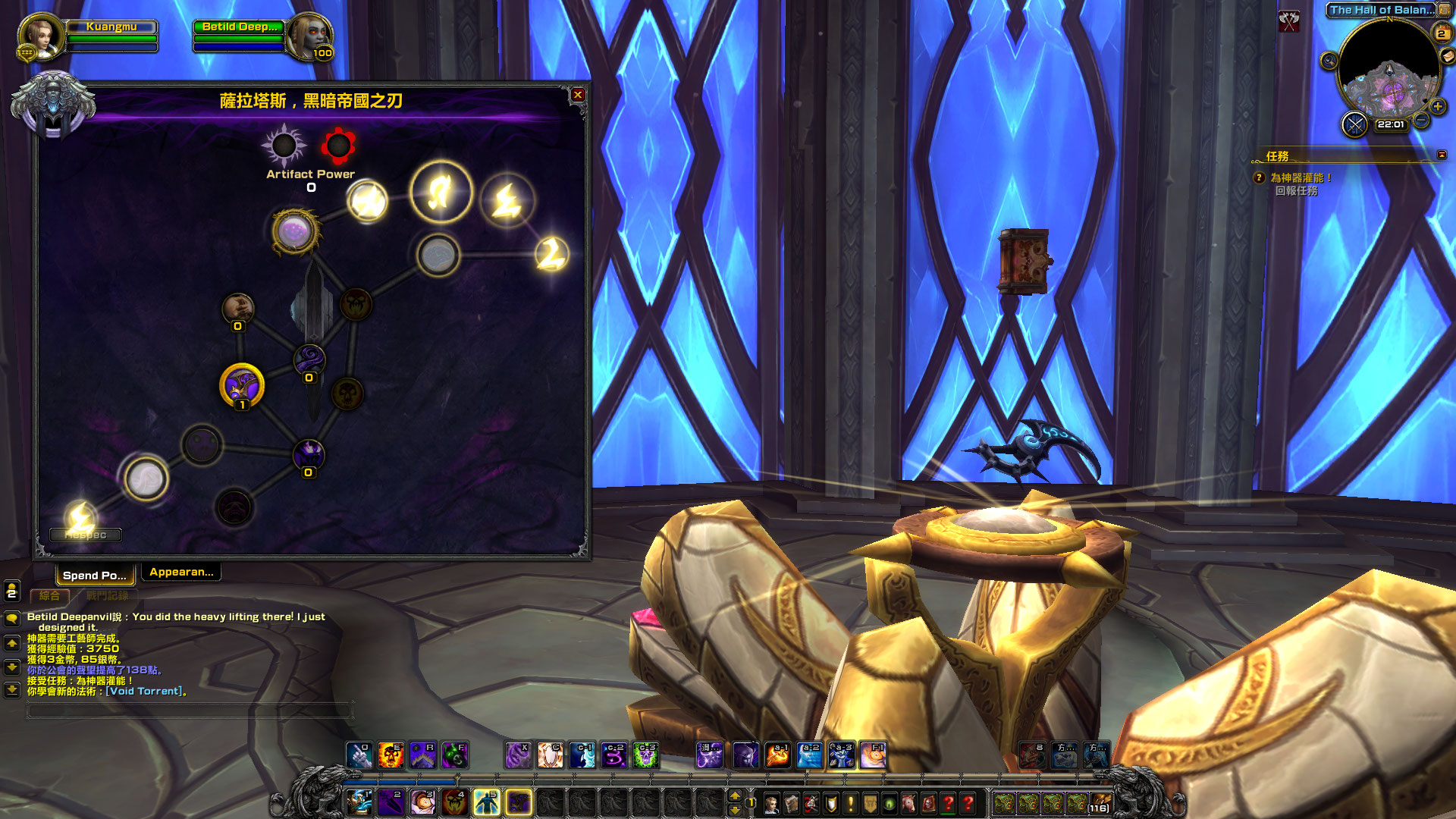Collapse the quest tracker header
This screenshot has height=819, width=1456.
1442,155
